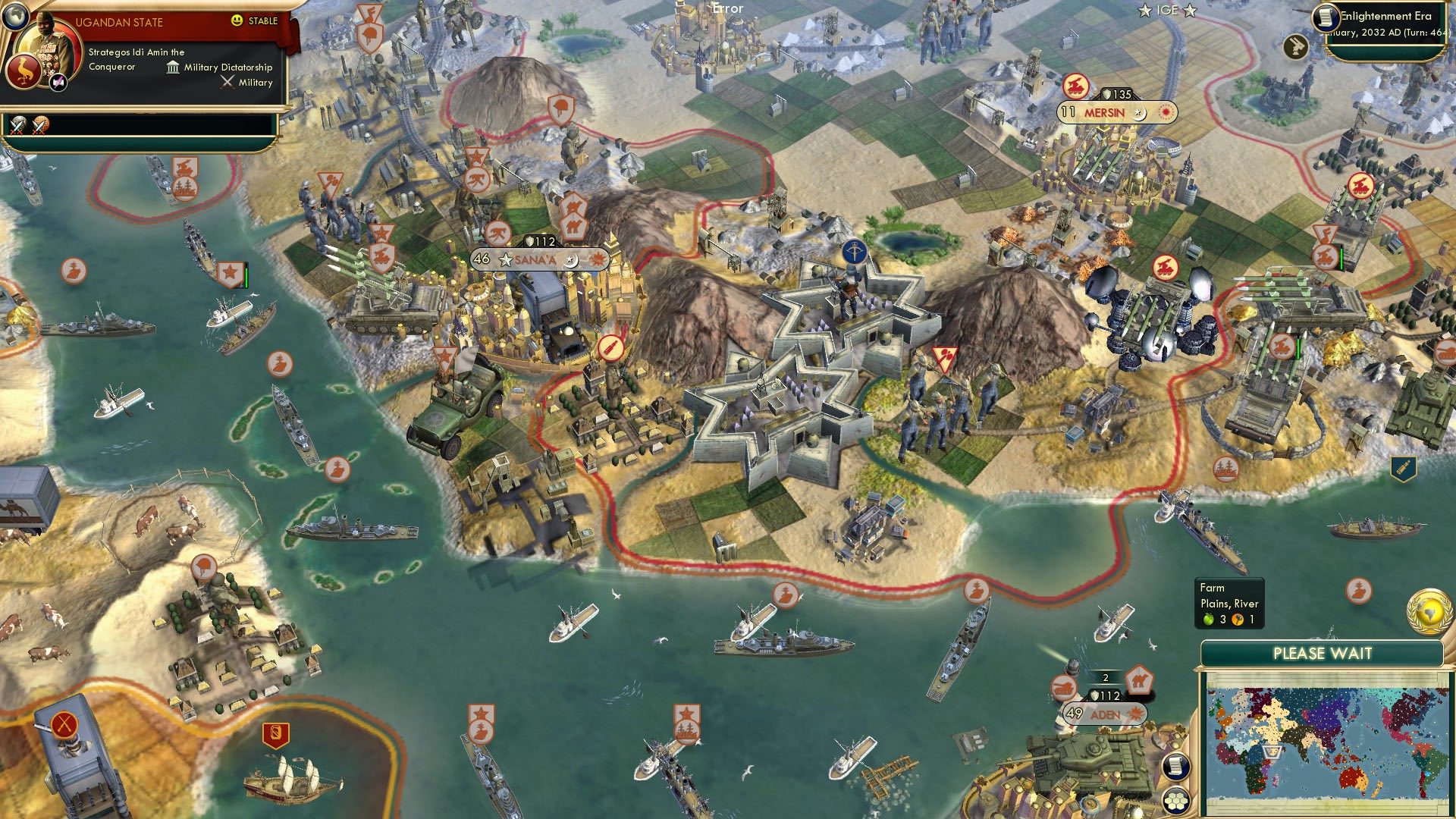
Task: Click the Military Dictatorship temple icon
Action: pos(172,67)
